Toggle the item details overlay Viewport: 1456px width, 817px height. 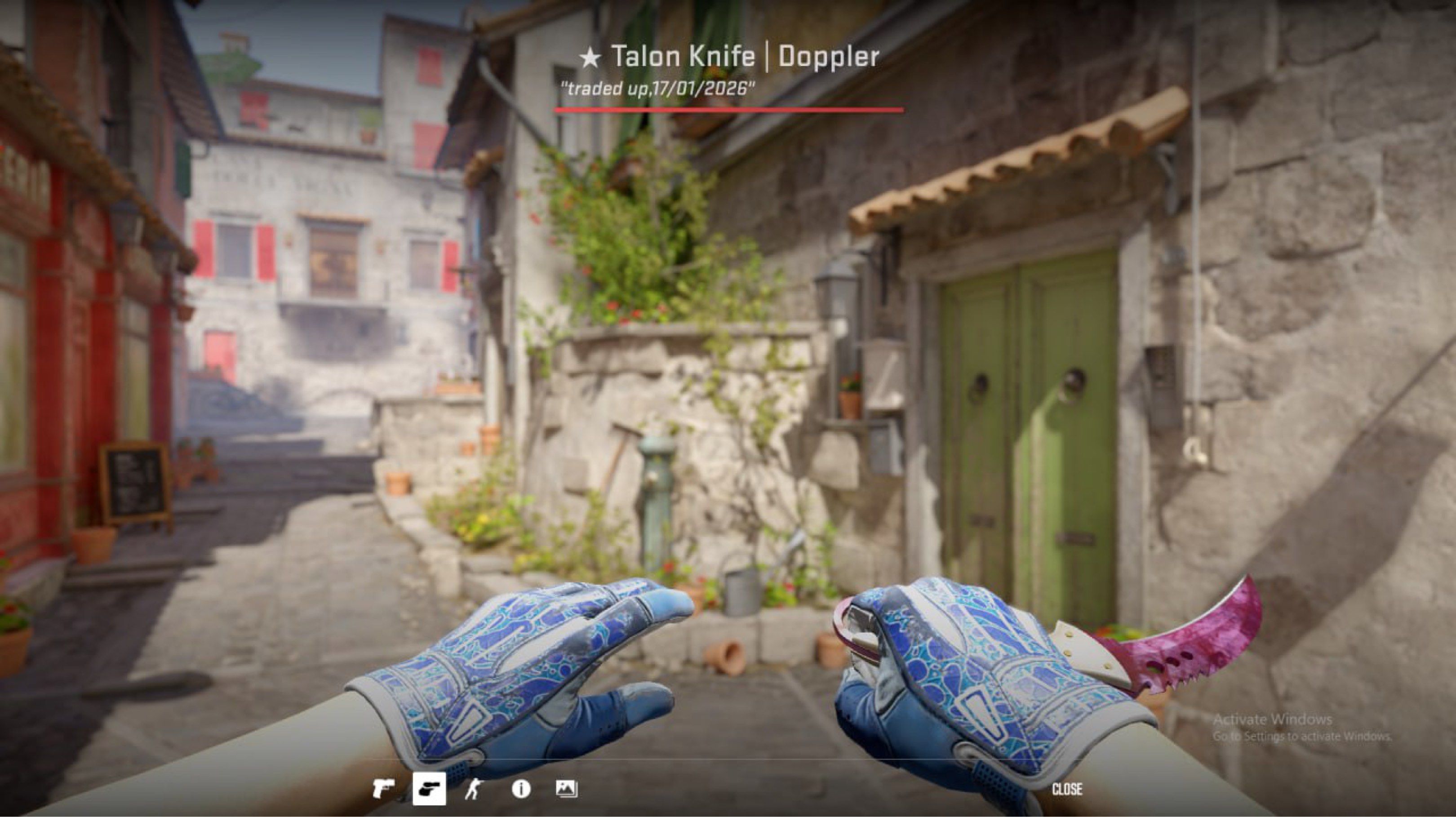click(521, 789)
